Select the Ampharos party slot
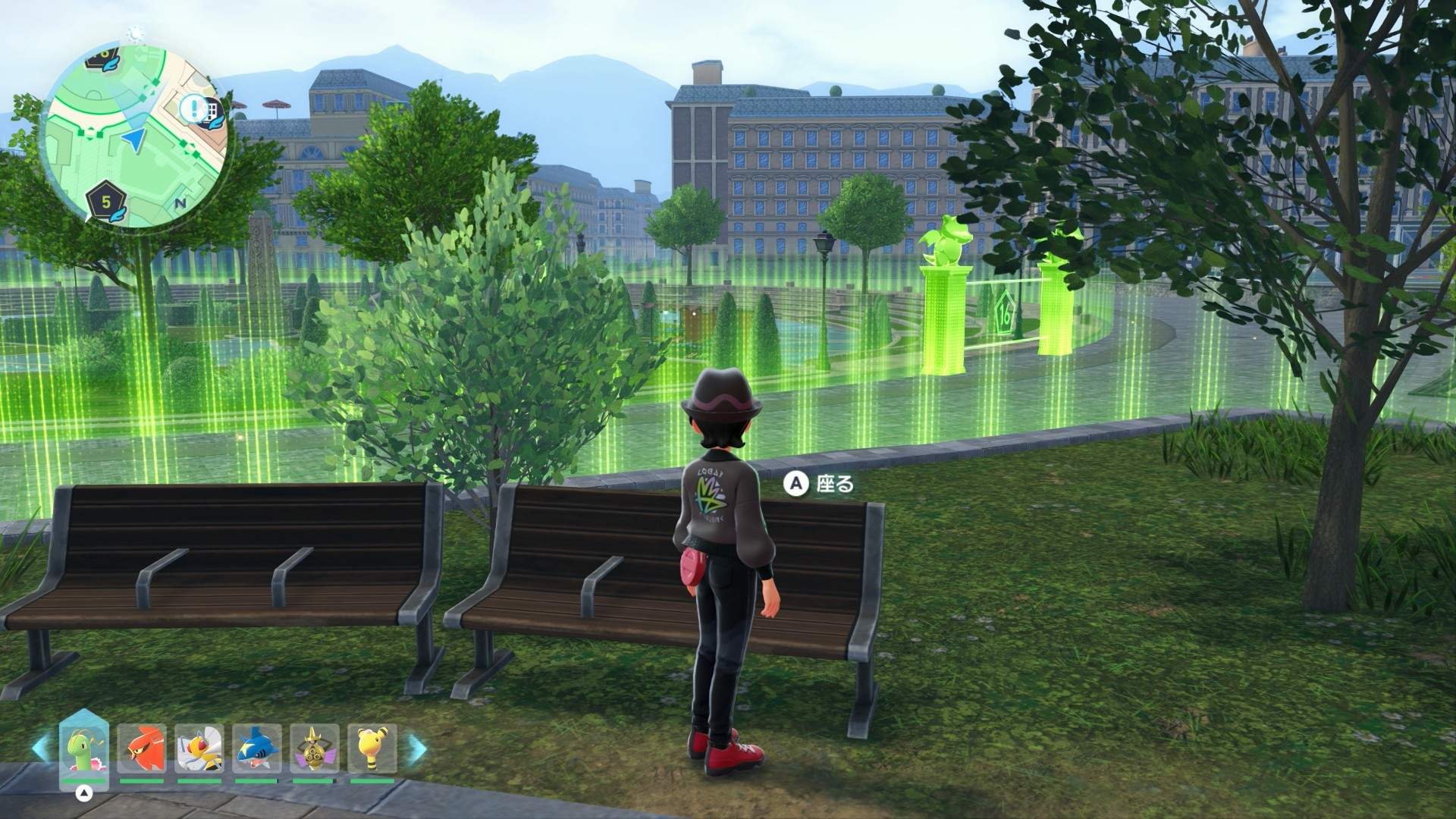 click(372, 749)
